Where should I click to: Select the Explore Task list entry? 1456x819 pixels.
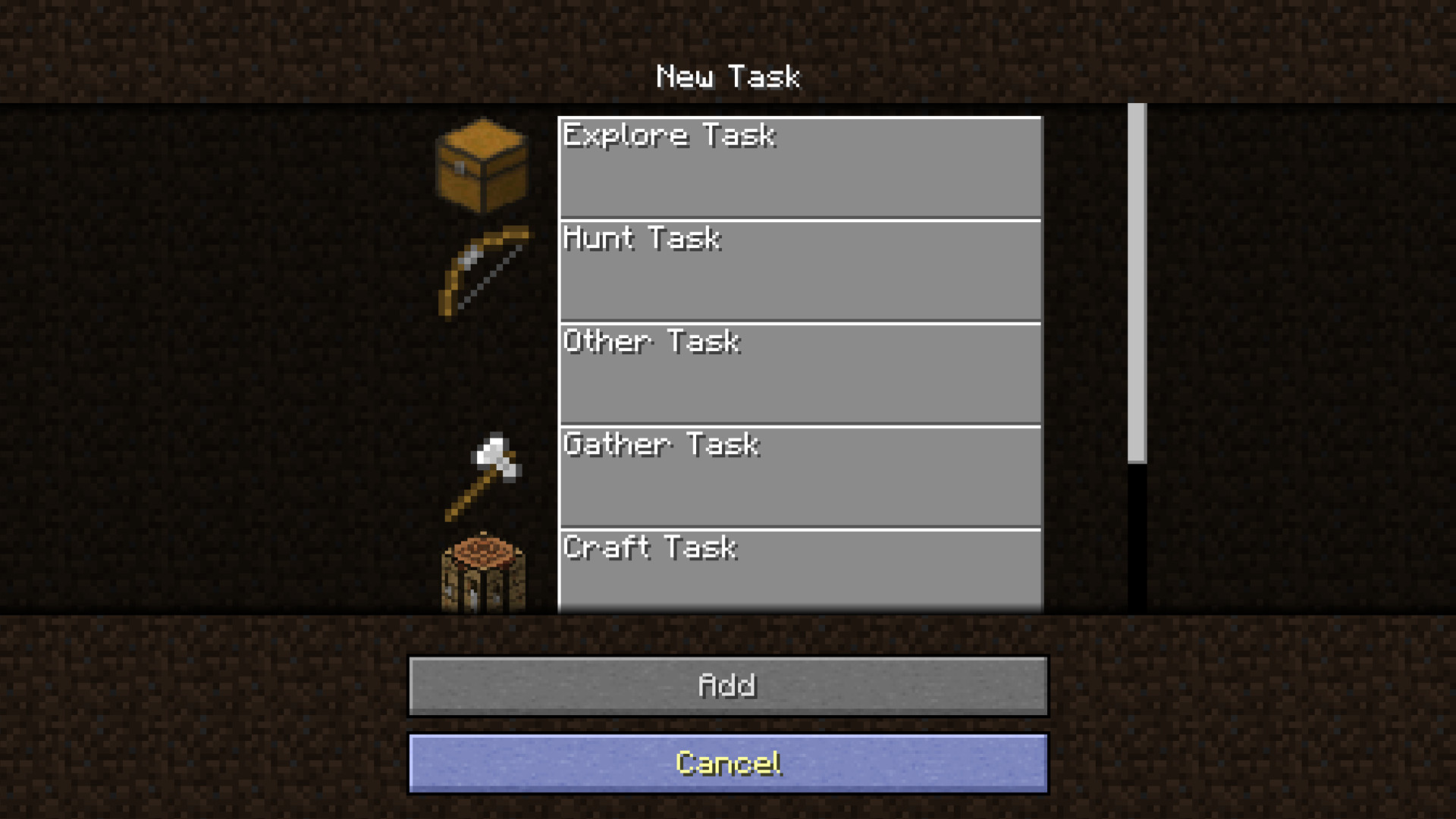[x=796, y=167]
